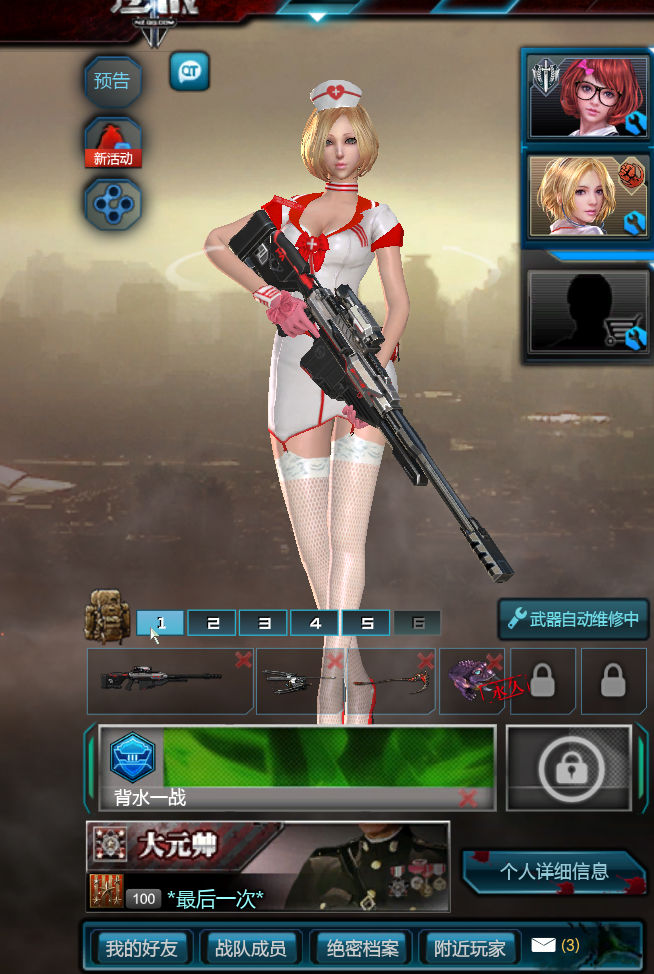
Task: Open the 背水一战 green banner slot
Action: 296,767
